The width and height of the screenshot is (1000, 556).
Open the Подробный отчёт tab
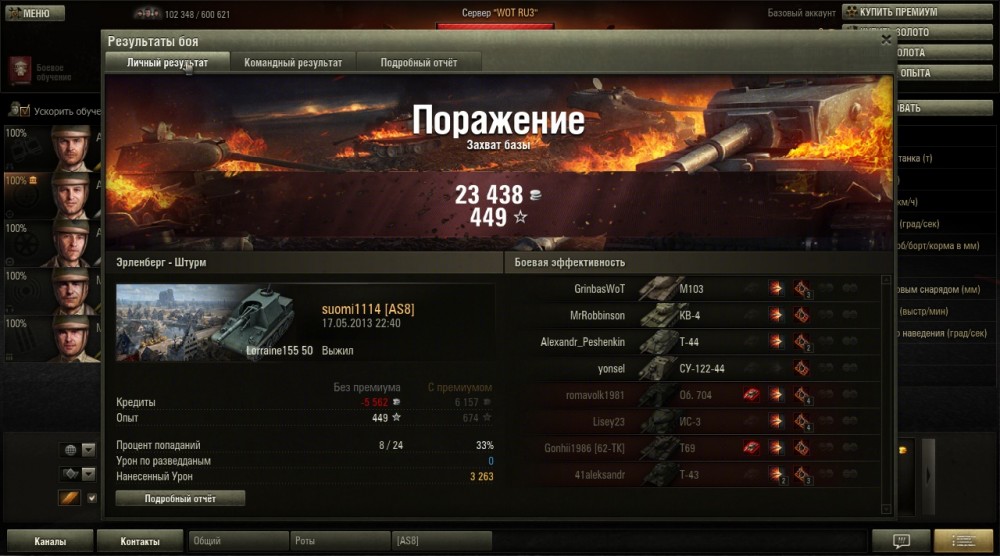pyautogui.click(x=419, y=63)
